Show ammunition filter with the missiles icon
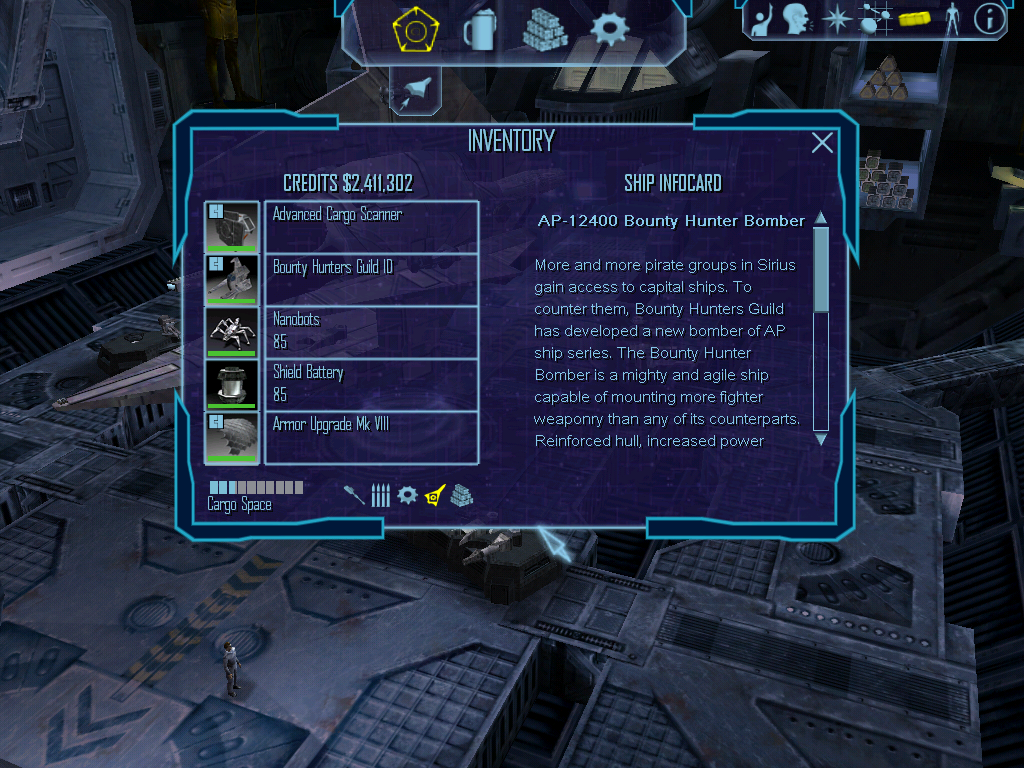 tap(380, 495)
